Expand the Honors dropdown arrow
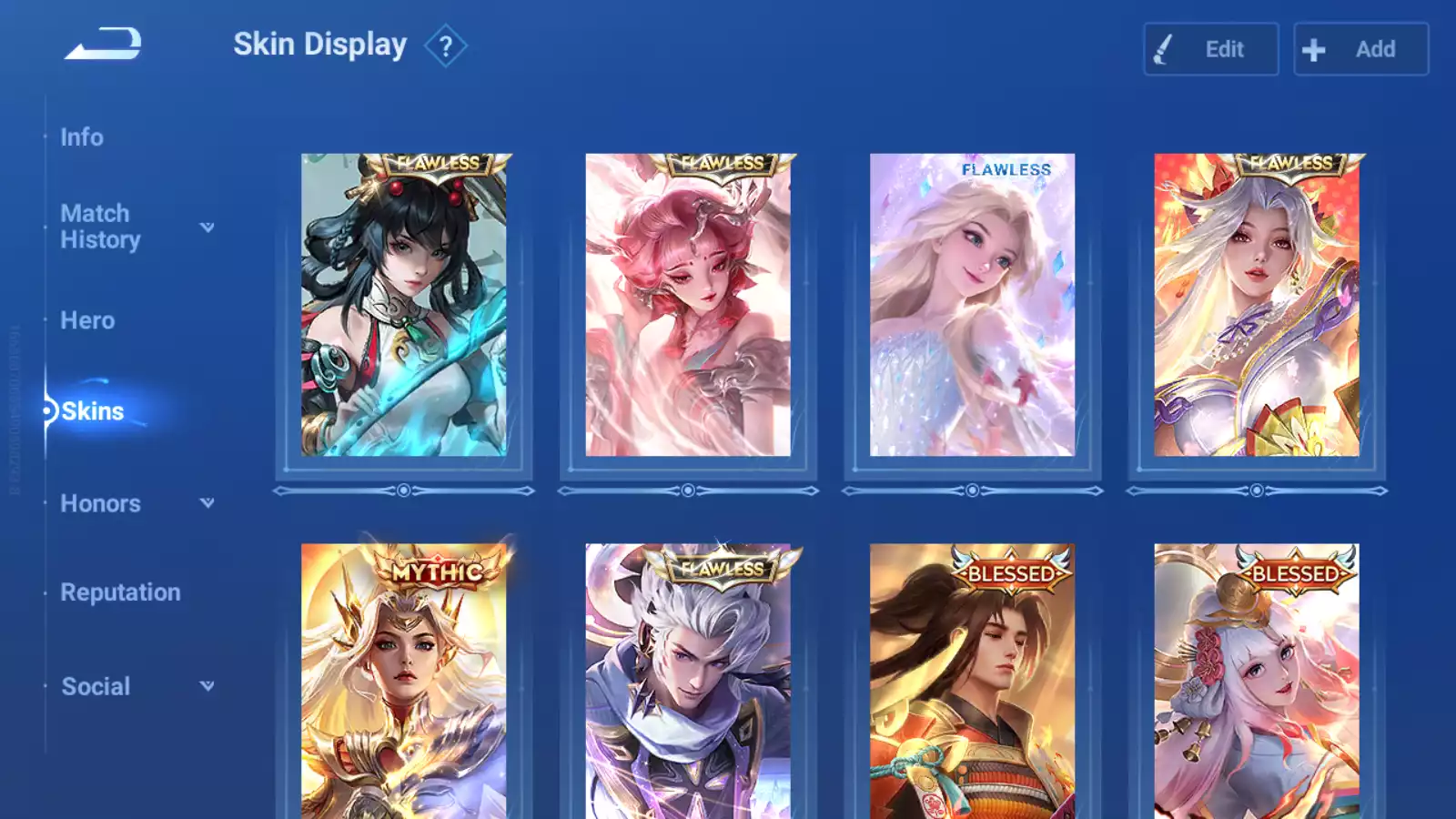Image resolution: width=1456 pixels, height=819 pixels. pos(207,503)
